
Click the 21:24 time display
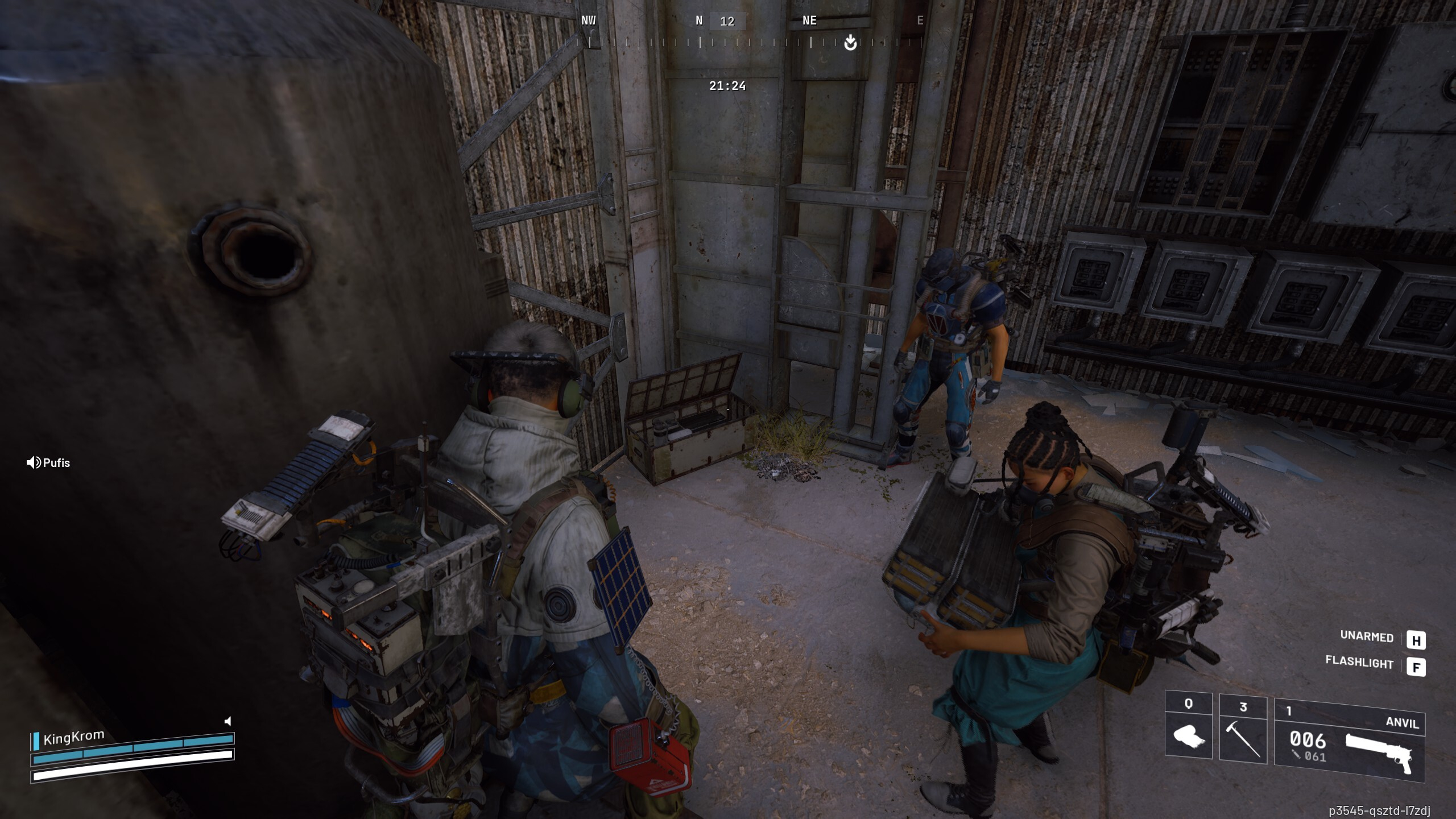727,86
